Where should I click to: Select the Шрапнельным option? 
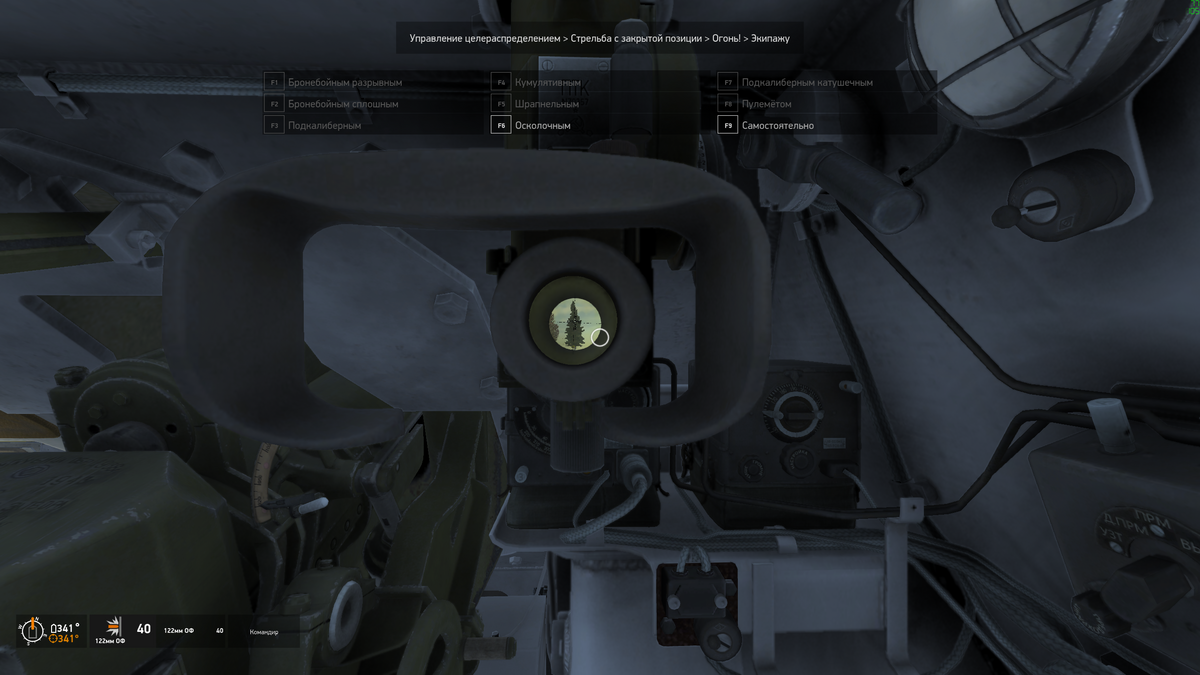click(546, 104)
